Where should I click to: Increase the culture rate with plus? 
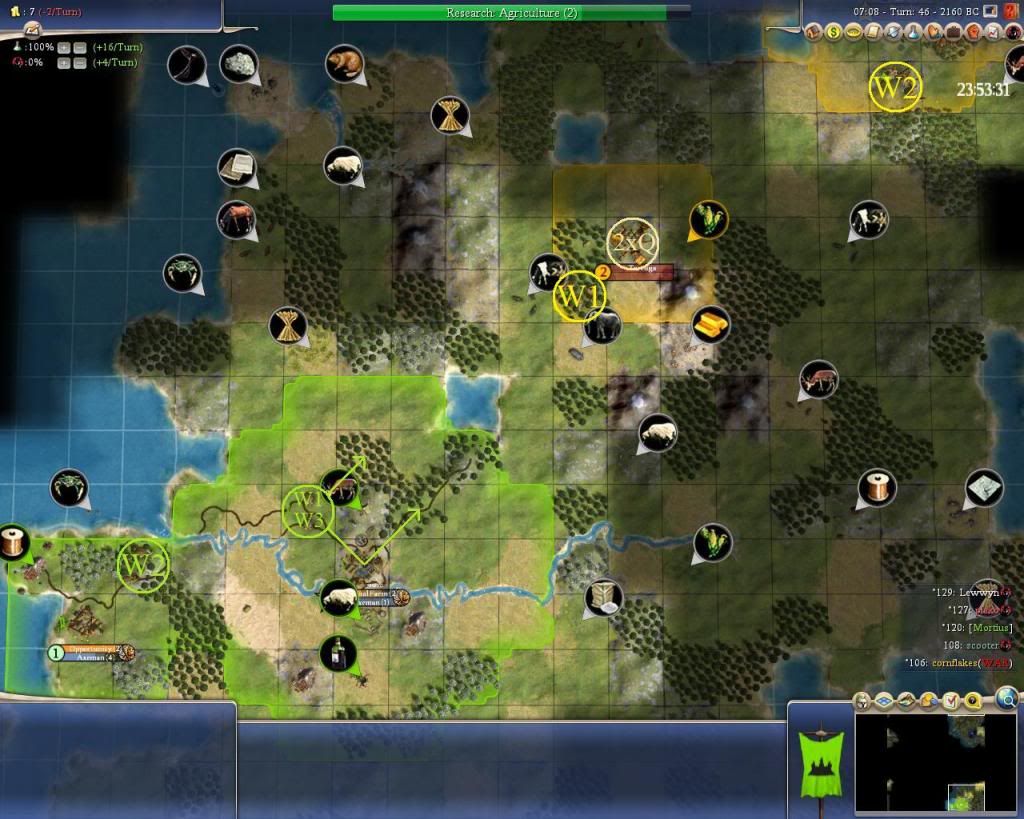click(x=64, y=62)
